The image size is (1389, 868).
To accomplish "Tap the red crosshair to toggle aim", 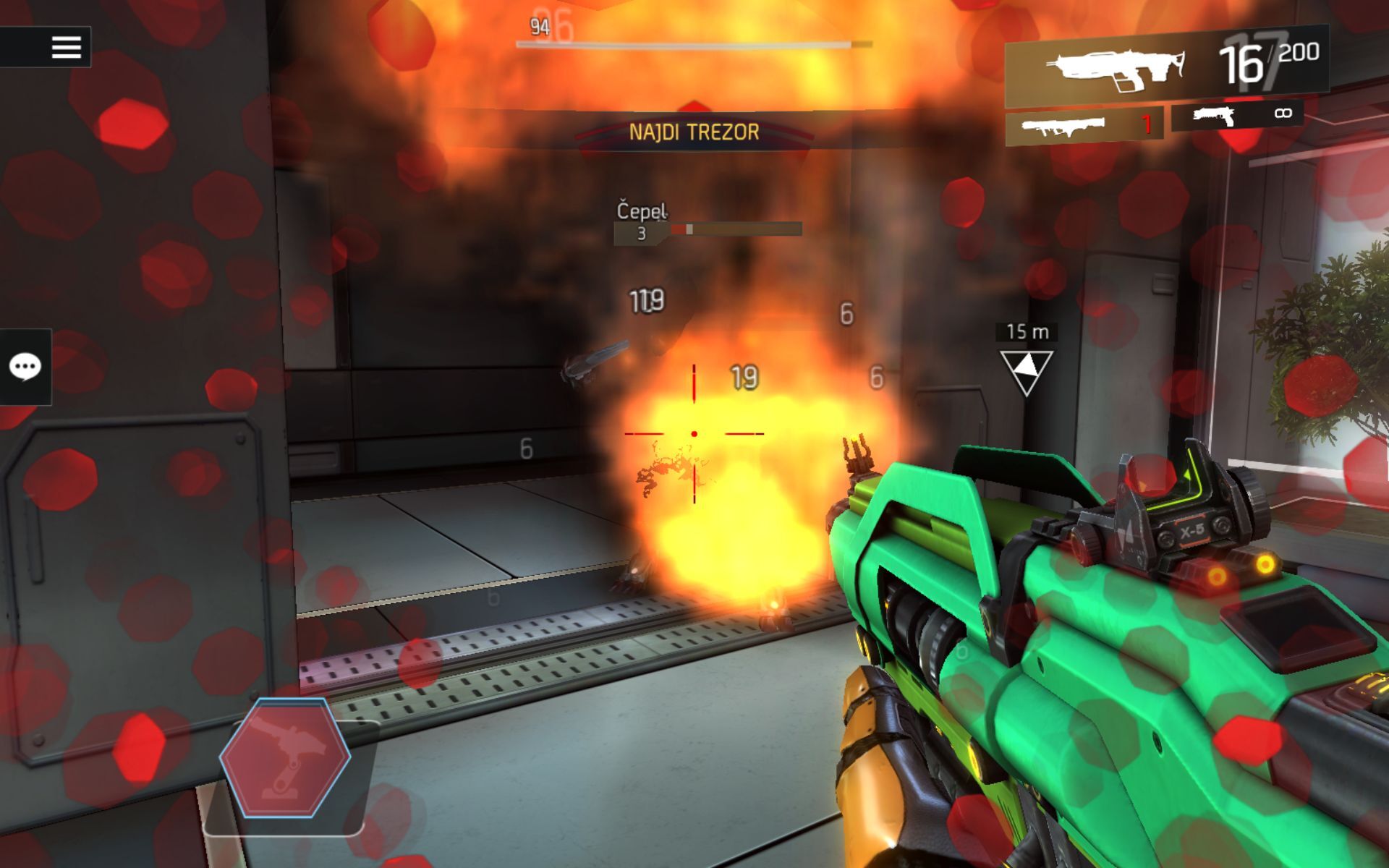I will (693, 434).
